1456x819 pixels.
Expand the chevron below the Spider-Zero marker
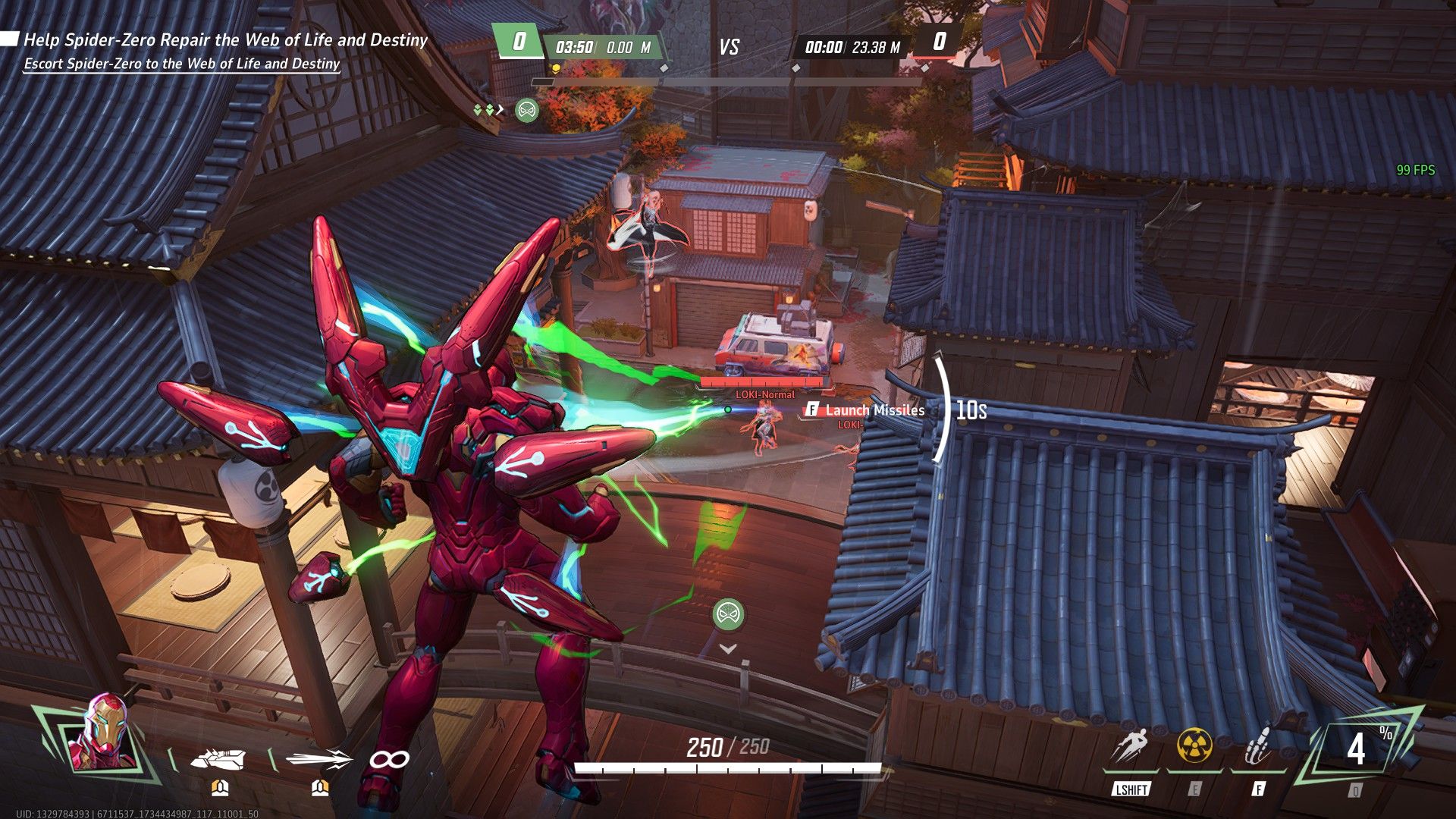point(726,649)
